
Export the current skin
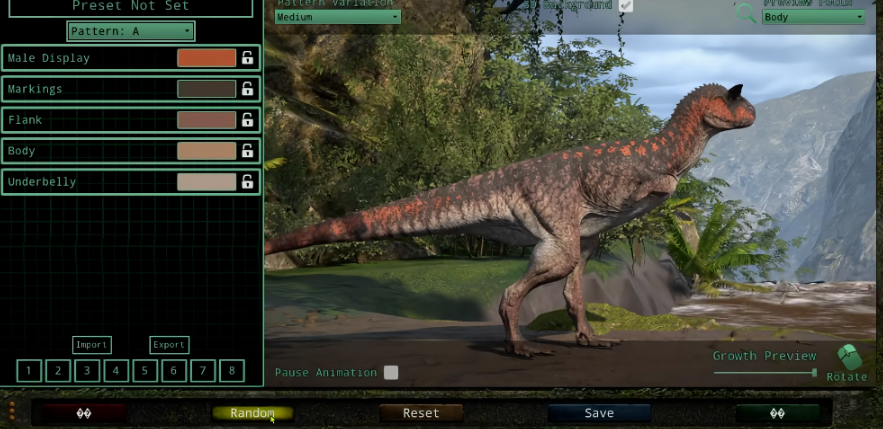pyautogui.click(x=169, y=345)
